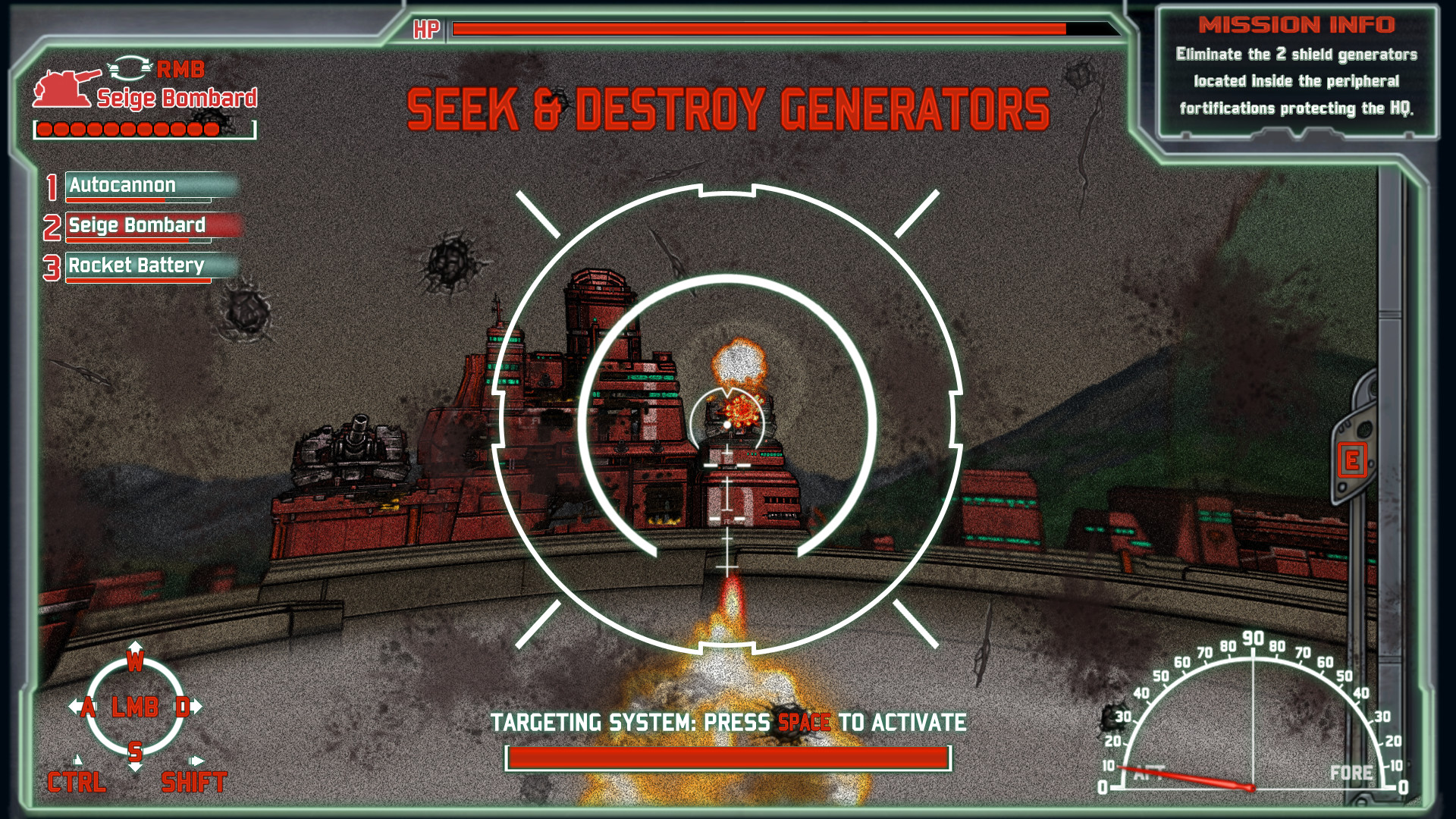Click the RMB reload arrows icon
Image resolution: width=1456 pixels, height=819 pixels.
(x=130, y=71)
